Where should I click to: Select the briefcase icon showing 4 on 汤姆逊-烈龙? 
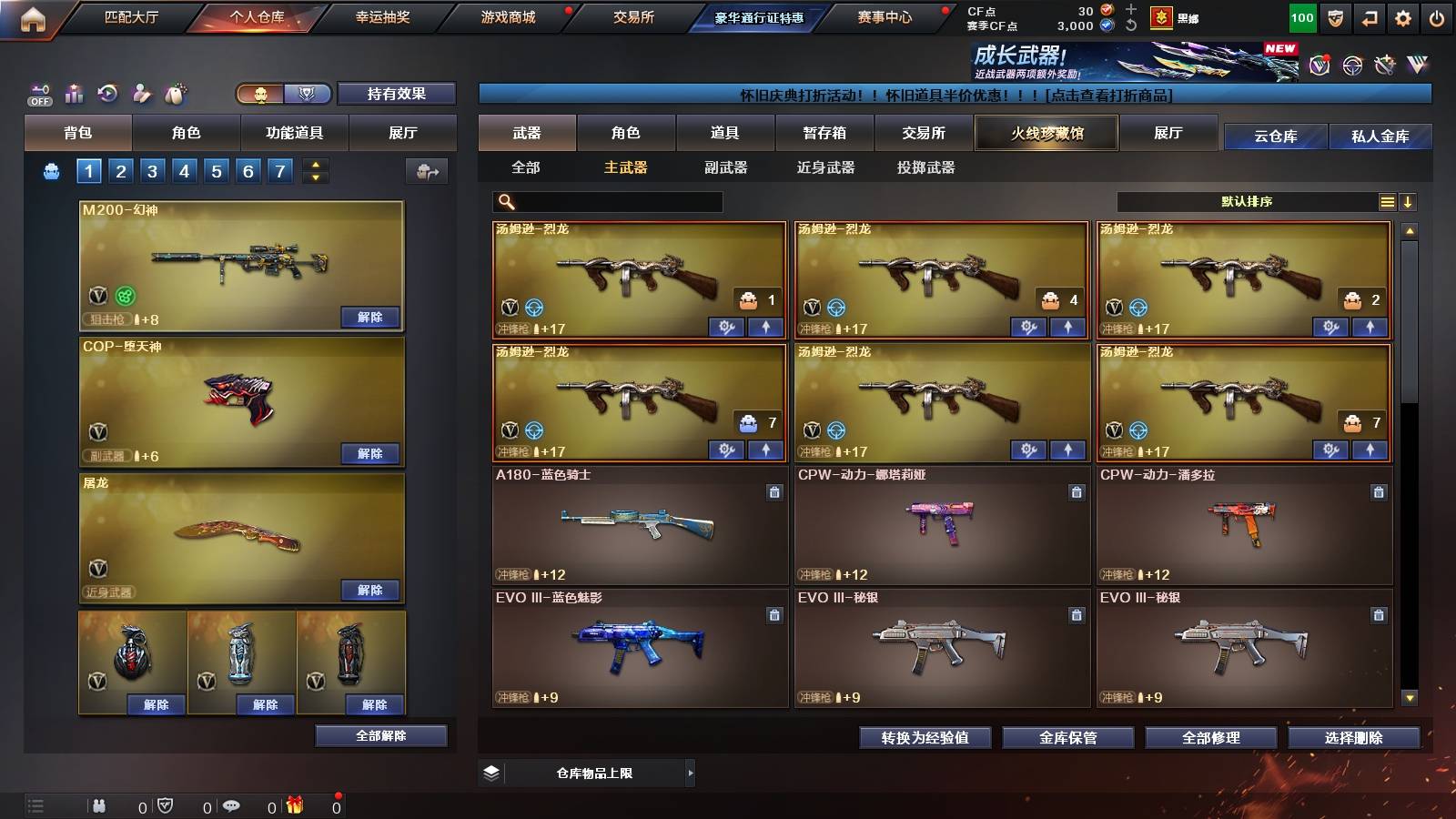click(x=1051, y=300)
